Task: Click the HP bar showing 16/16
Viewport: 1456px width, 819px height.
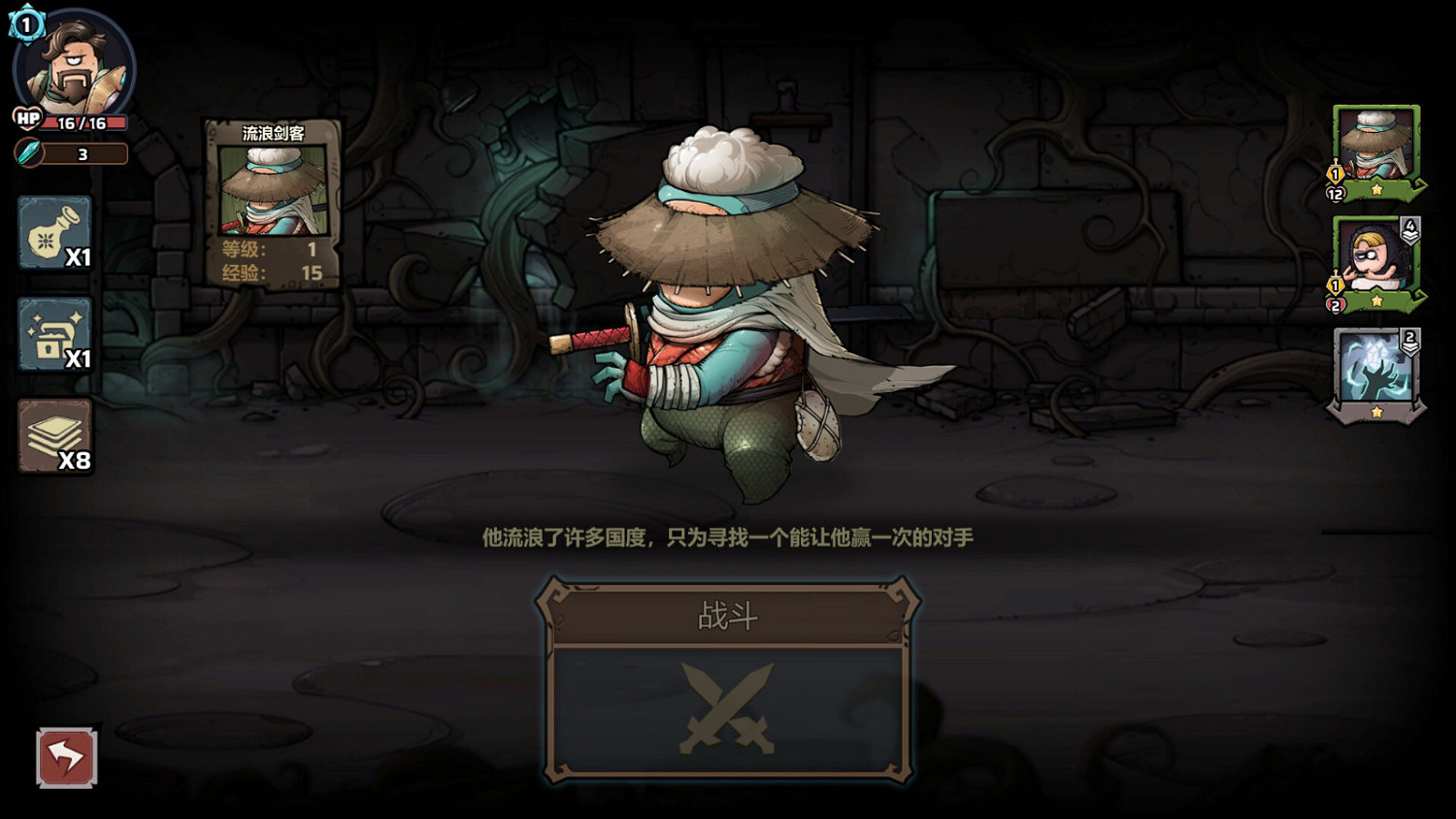Action: pos(87,120)
